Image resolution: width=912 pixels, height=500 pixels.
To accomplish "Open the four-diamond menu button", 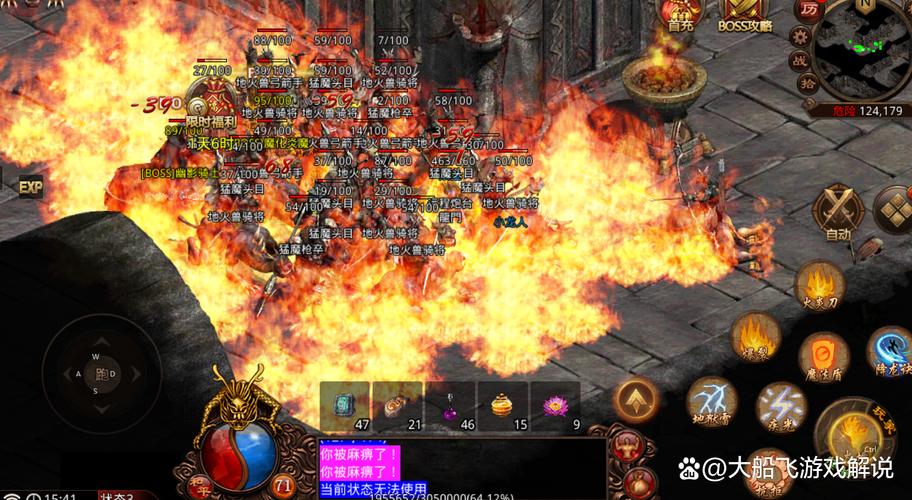I will point(894,208).
